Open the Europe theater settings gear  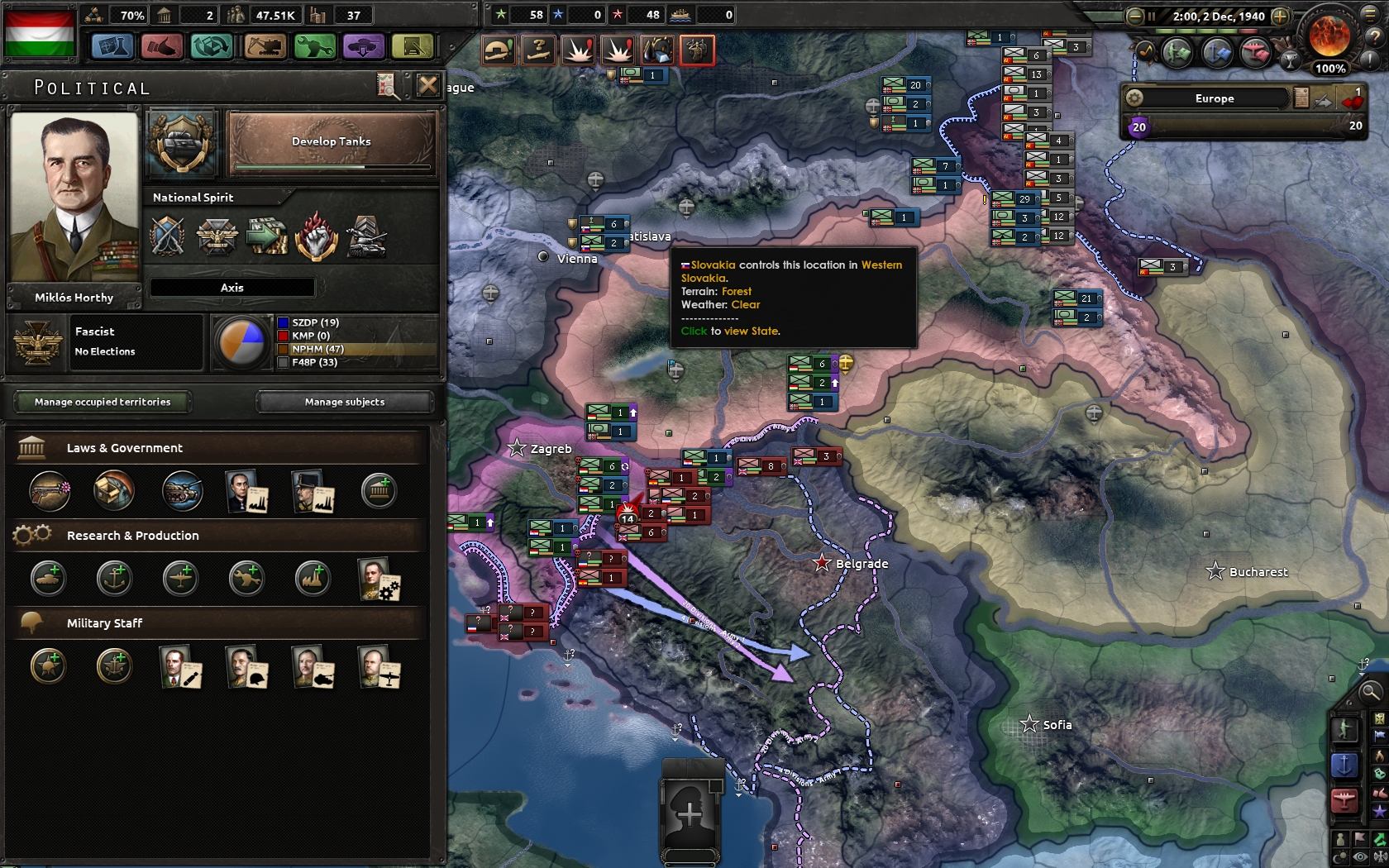pyautogui.click(x=1135, y=98)
